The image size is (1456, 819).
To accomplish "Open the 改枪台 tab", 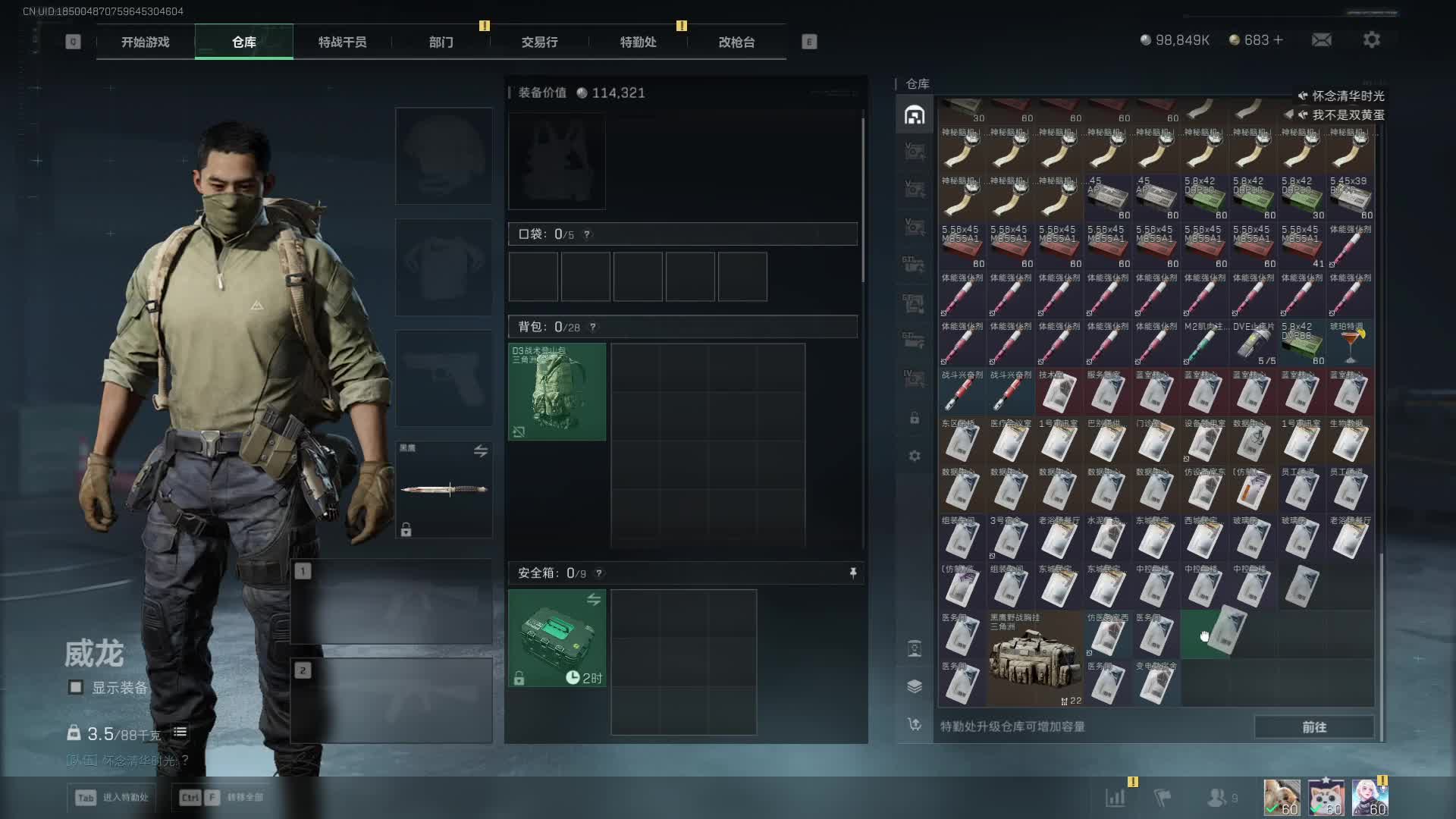I will pyautogui.click(x=736, y=42).
